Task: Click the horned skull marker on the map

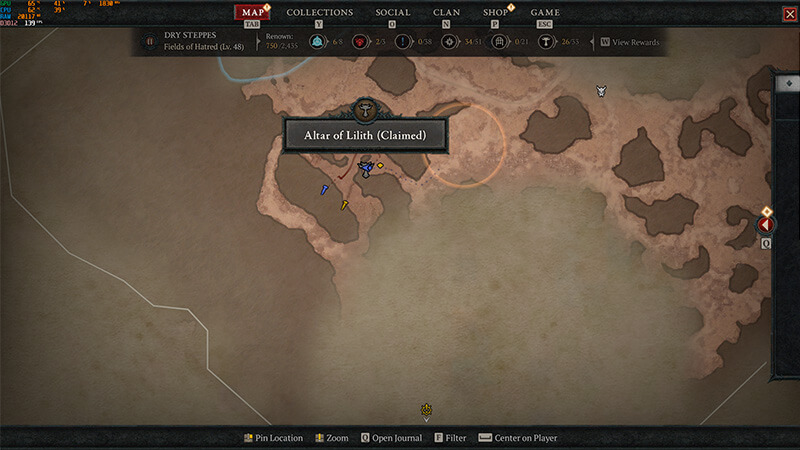Action: tap(601, 91)
